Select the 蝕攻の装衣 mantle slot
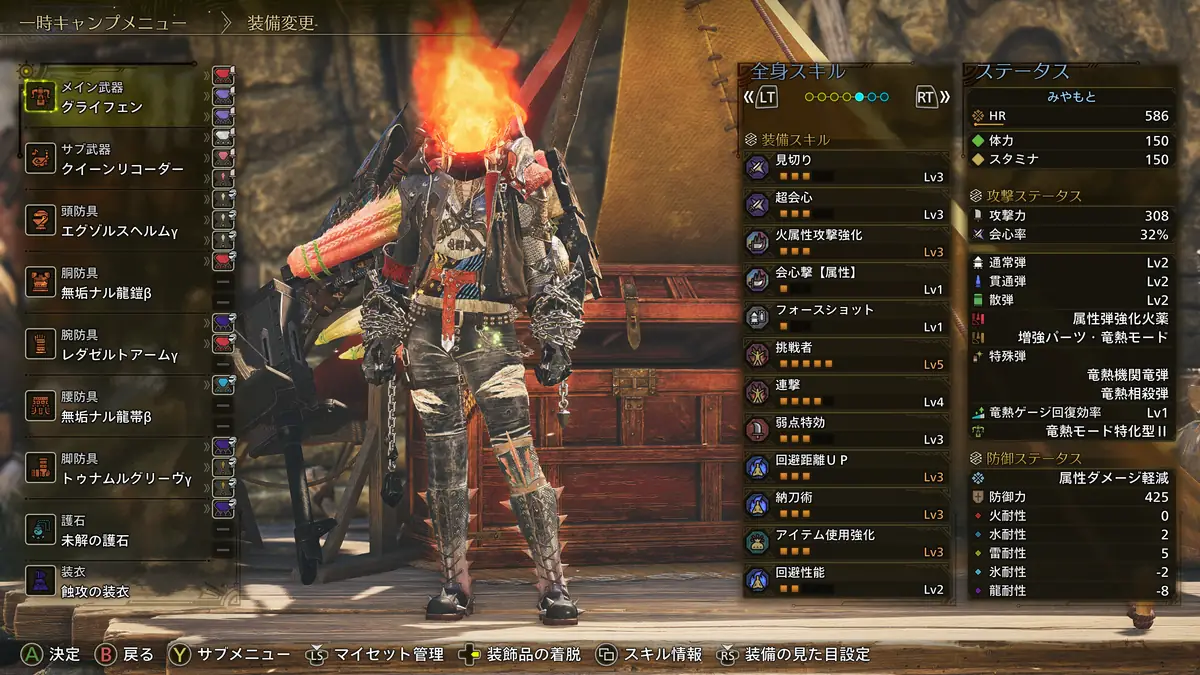The height and width of the screenshot is (675, 1200). pyautogui.click(x=110, y=582)
